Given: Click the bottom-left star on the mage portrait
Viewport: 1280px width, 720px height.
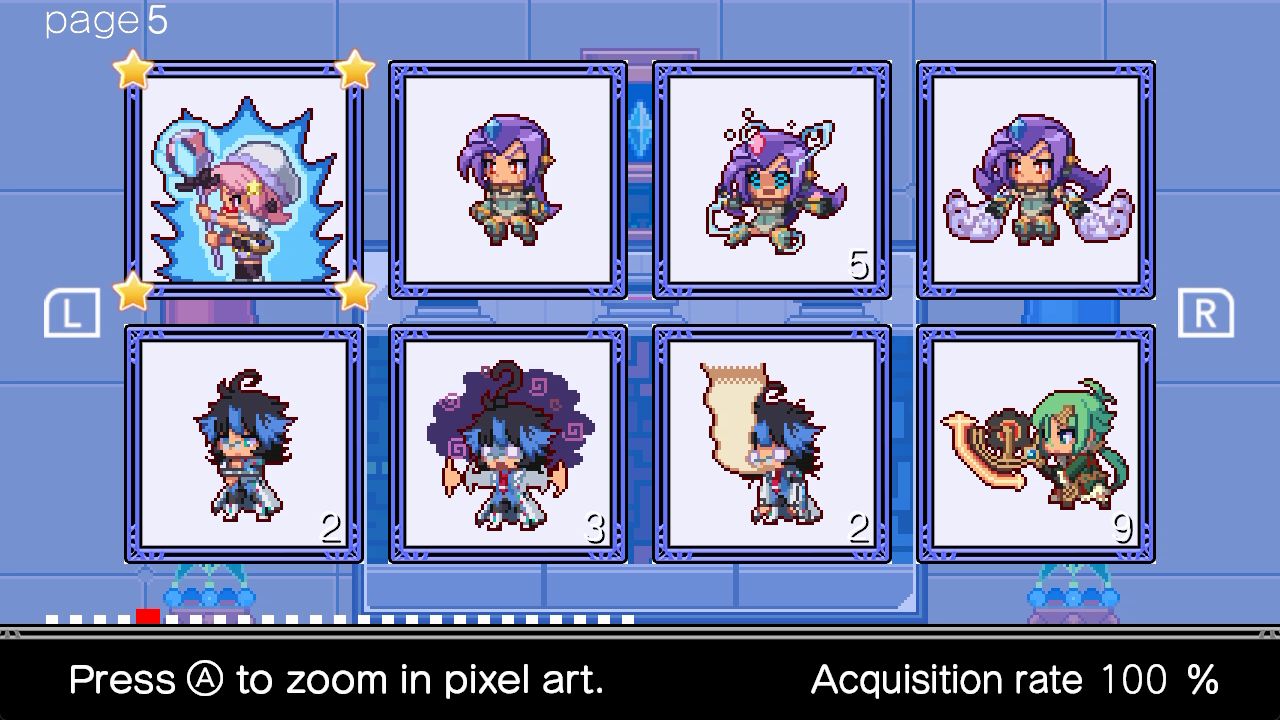Looking at the screenshot, I should tap(133, 292).
